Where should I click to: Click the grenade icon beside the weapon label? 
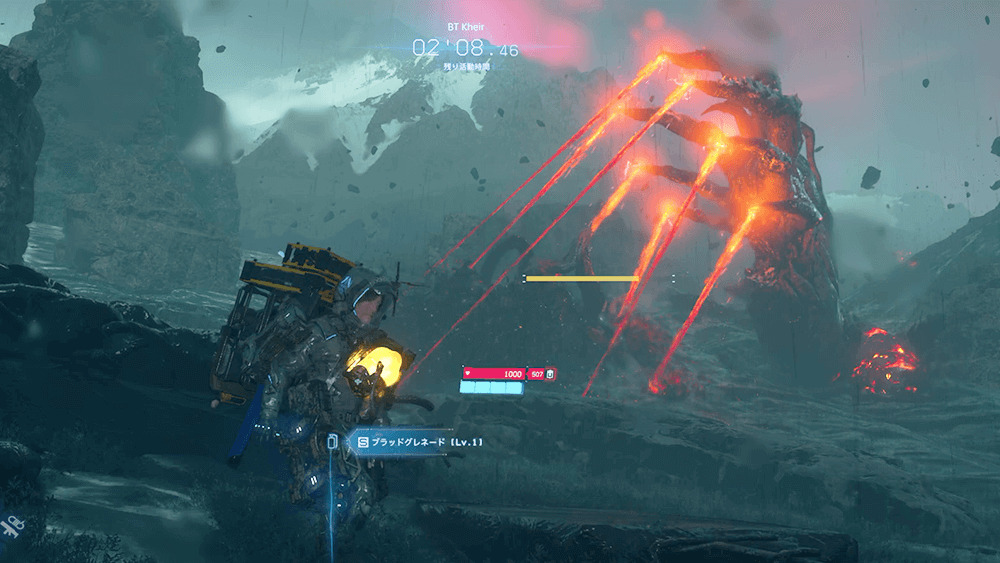coord(334,441)
